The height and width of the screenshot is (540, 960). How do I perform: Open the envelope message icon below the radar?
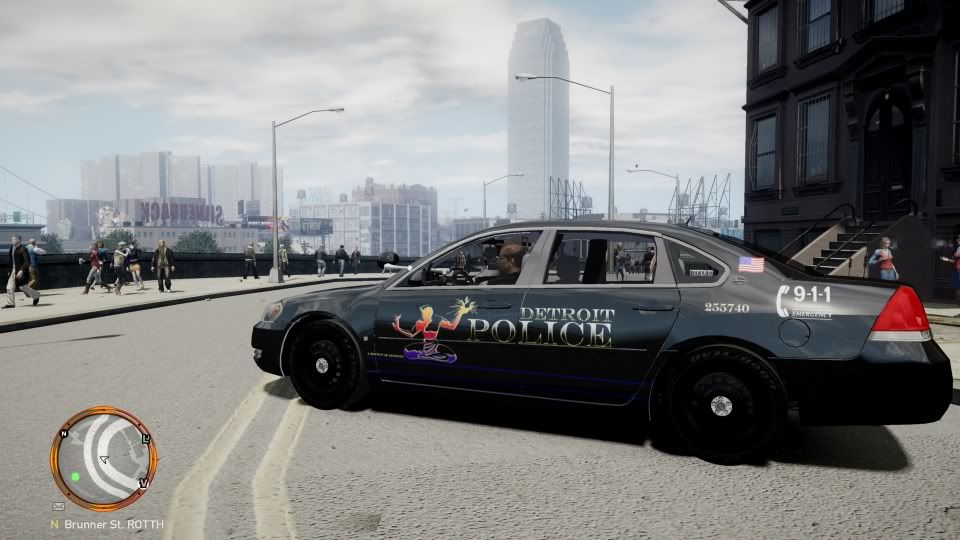pos(56,507)
